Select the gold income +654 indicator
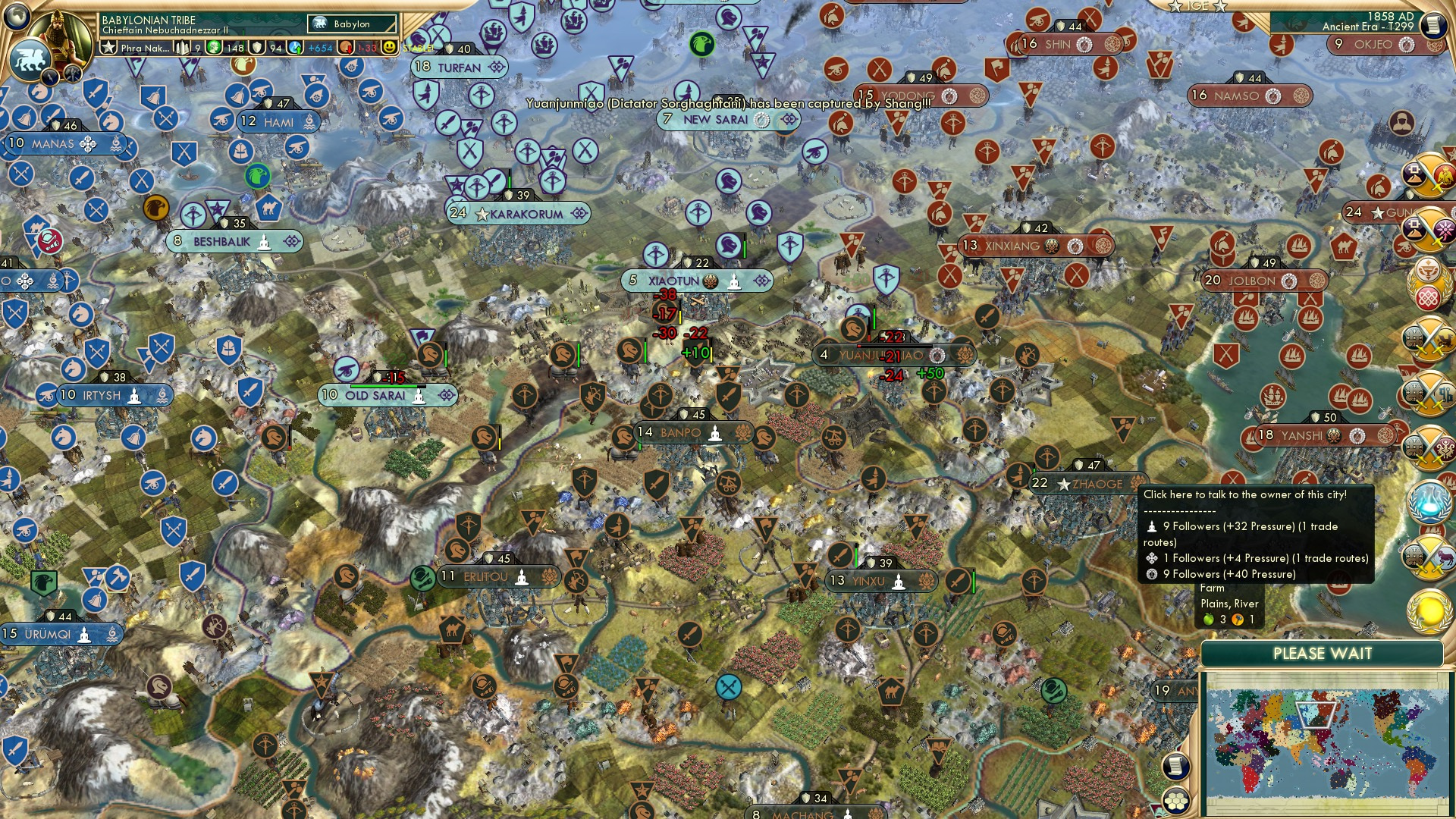This screenshot has height=819, width=1456. pyautogui.click(x=320, y=49)
